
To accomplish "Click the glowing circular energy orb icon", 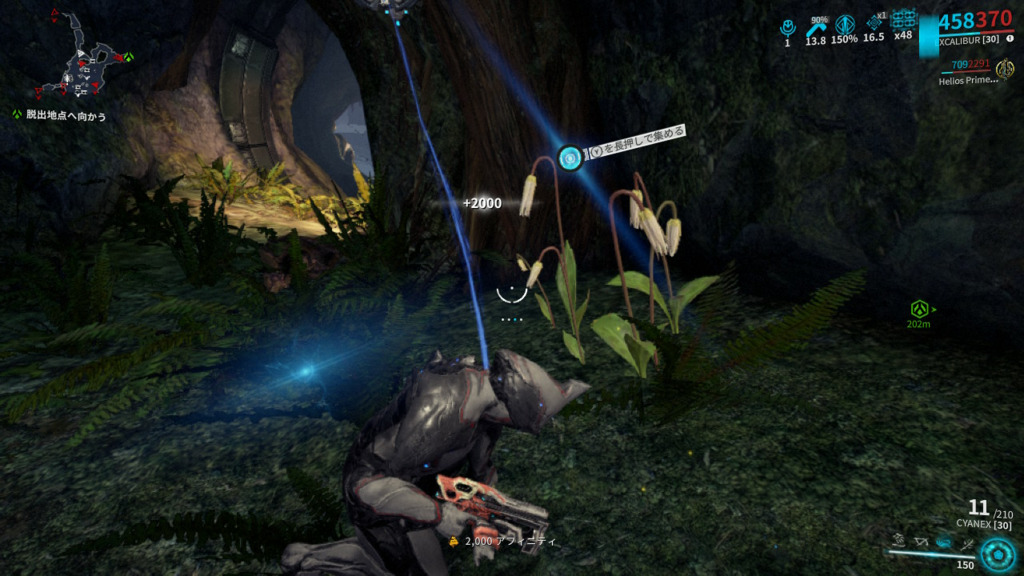I will pyautogui.click(x=996, y=553).
